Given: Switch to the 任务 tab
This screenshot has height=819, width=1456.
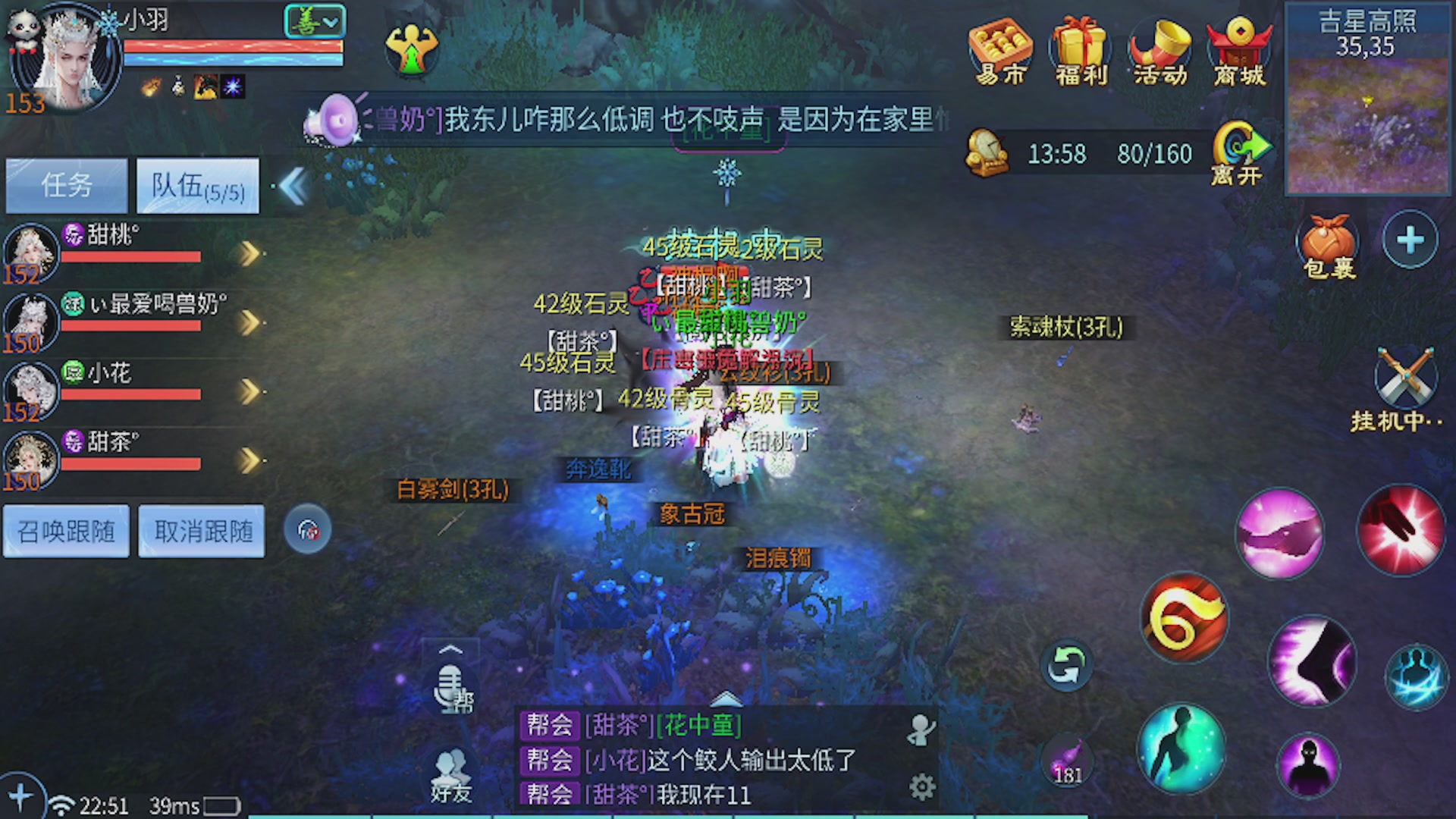Looking at the screenshot, I should [66, 184].
